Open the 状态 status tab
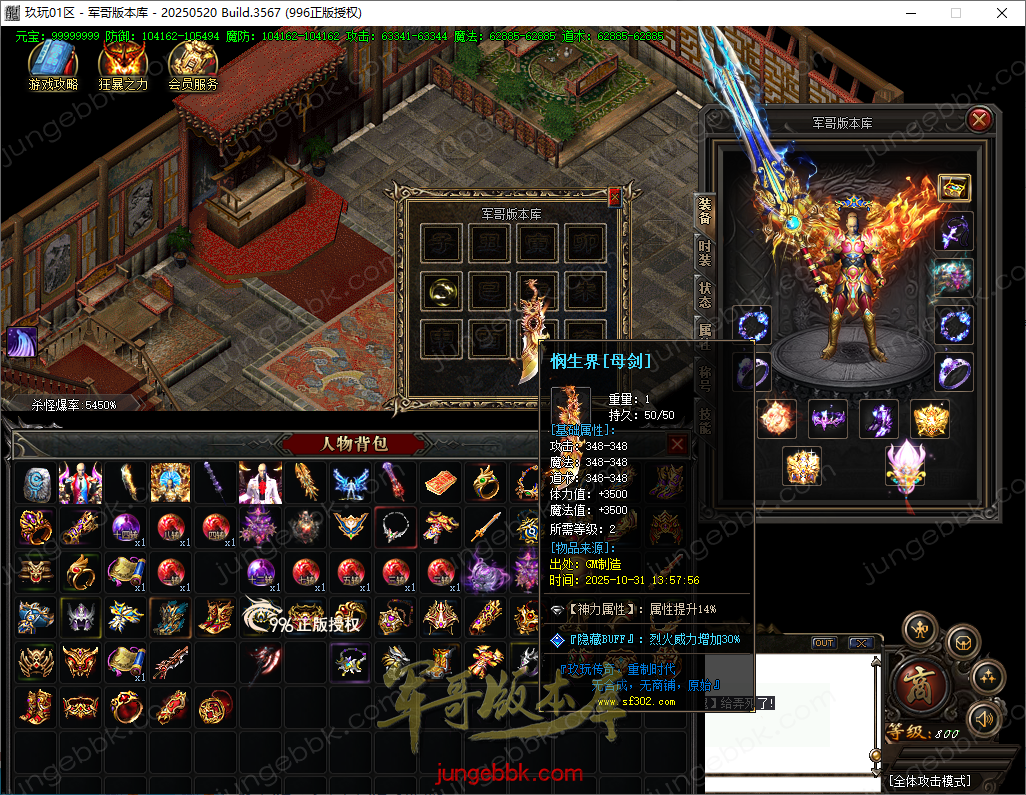Screen dimensions: 1026x795 coord(705,295)
